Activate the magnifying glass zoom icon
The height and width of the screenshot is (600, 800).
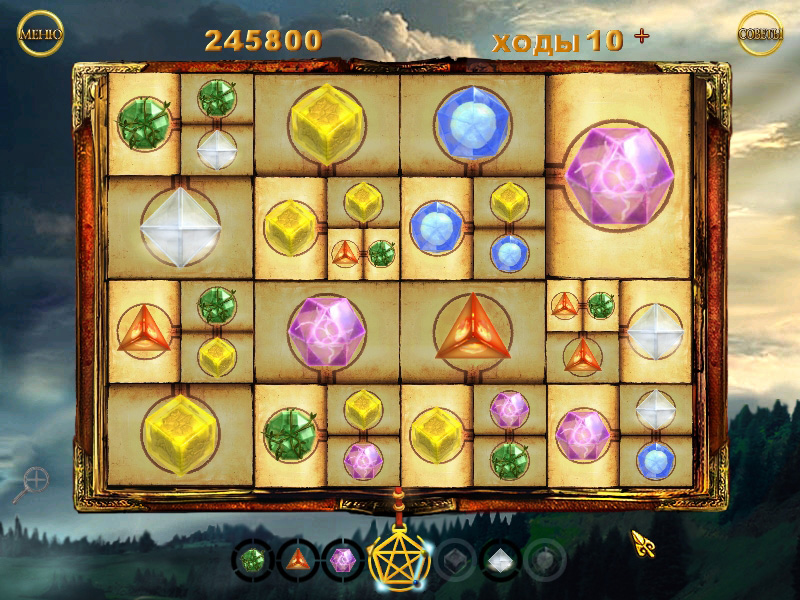[32, 483]
